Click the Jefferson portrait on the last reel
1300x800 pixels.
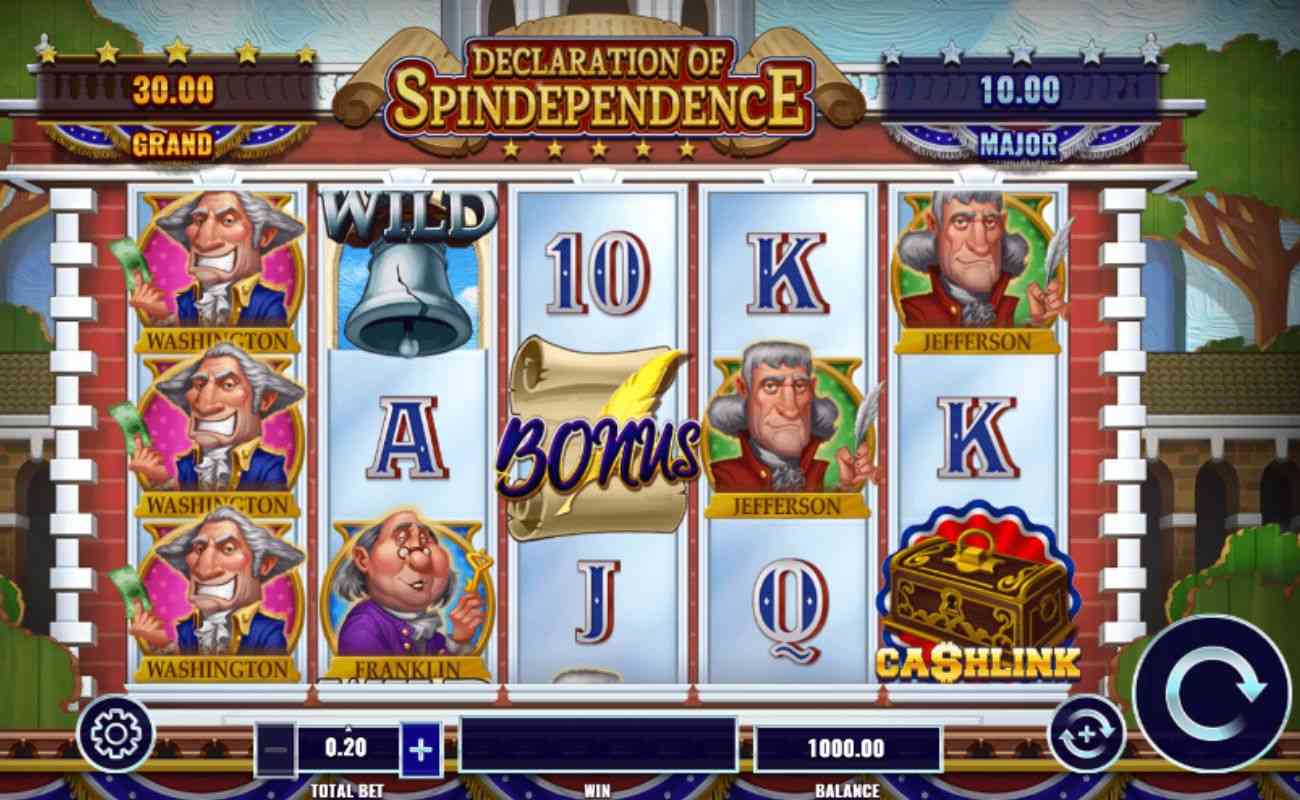click(x=975, y=270)
